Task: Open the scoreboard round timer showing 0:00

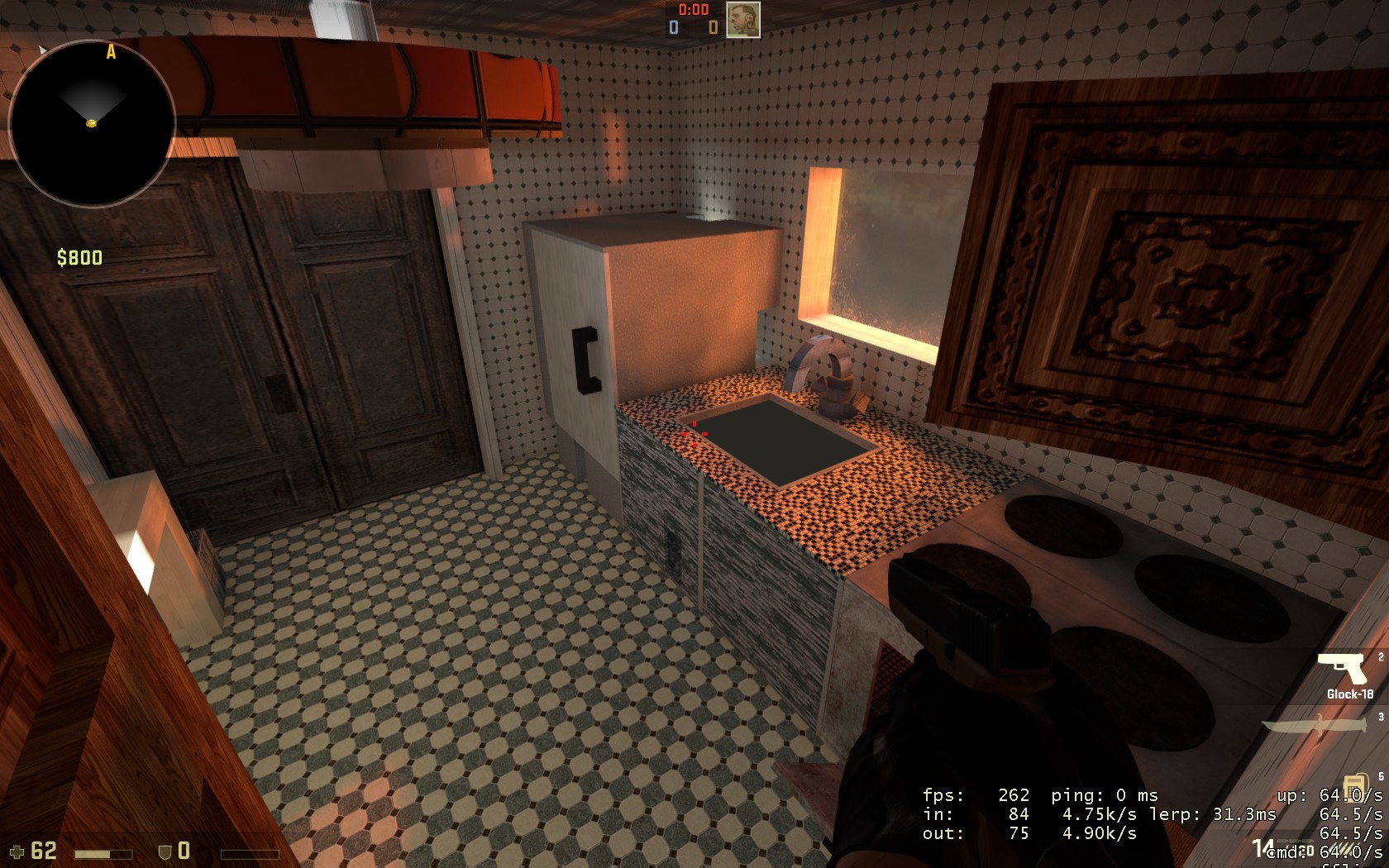Action: (692, 11)
